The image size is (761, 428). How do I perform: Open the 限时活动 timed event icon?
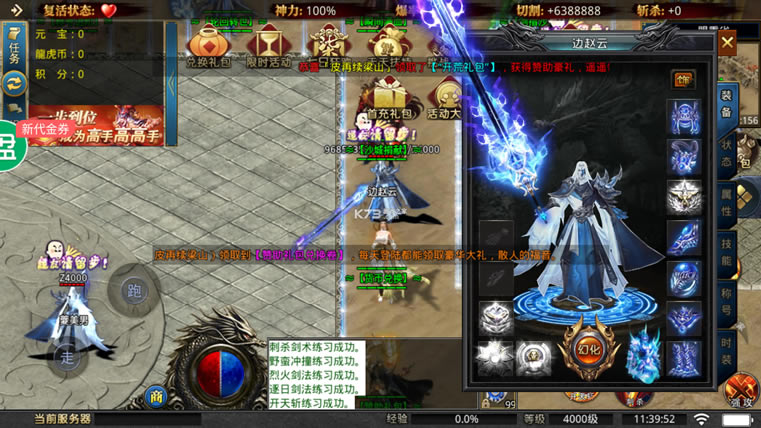click(x=267, y=46)
